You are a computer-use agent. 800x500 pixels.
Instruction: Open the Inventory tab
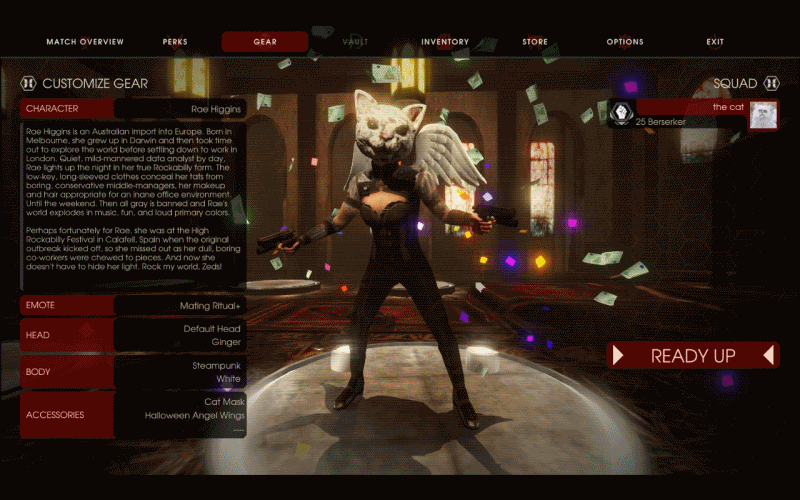[445, 42]
